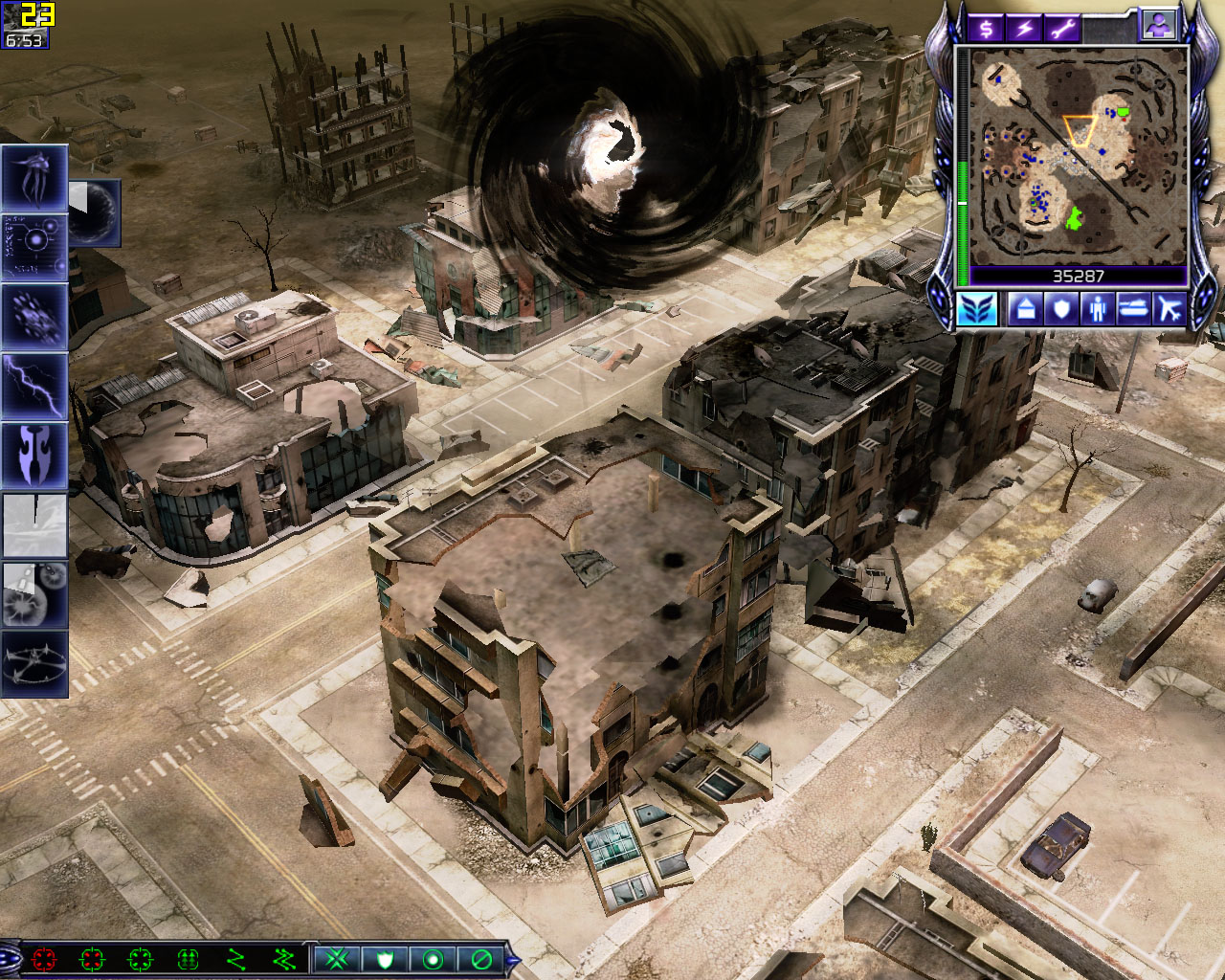Screen dimensions: 1225x980
Task: Choose the mothership emblem power
Action: 34,454
